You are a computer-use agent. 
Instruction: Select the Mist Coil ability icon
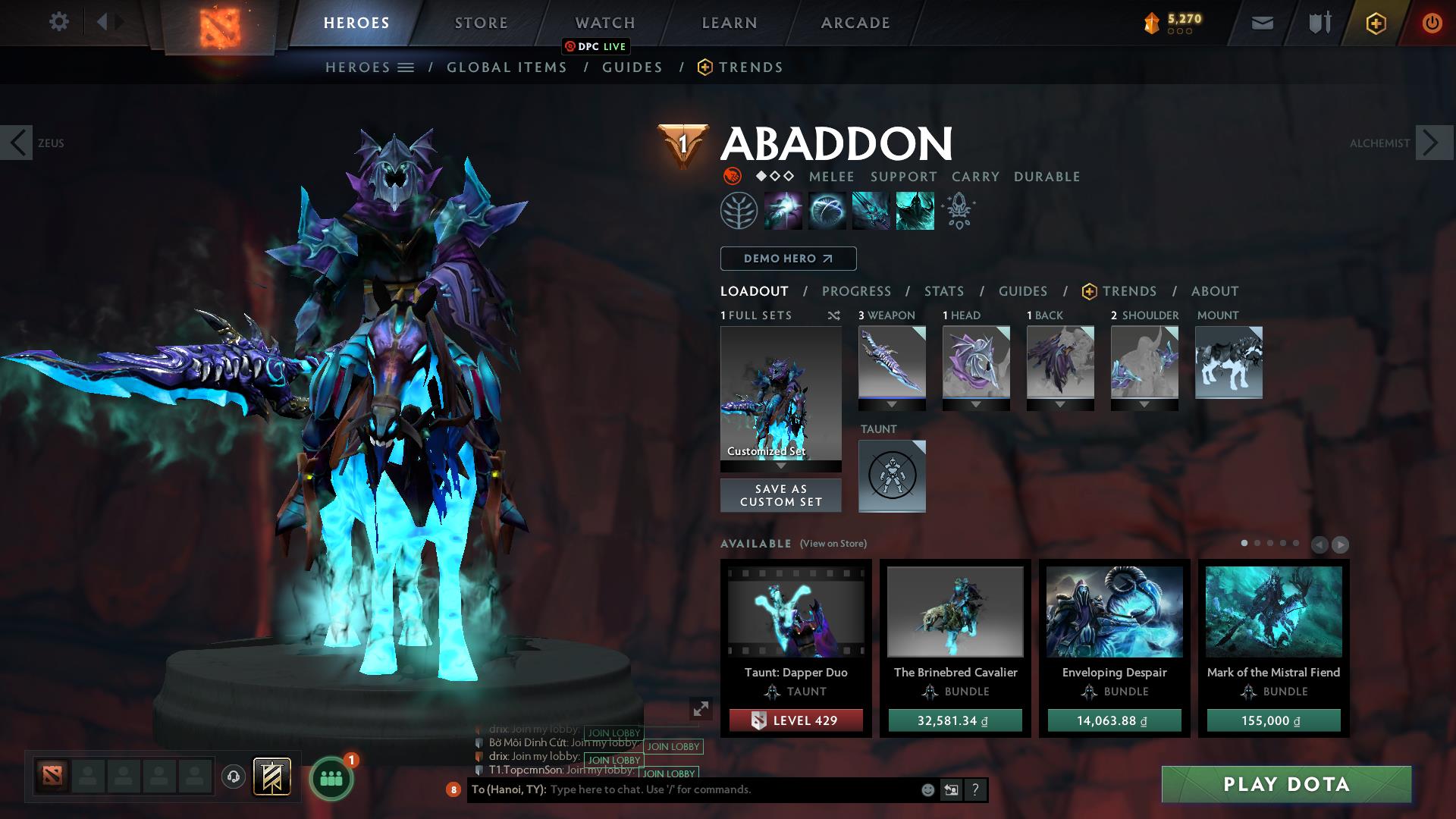coord(783,210)
